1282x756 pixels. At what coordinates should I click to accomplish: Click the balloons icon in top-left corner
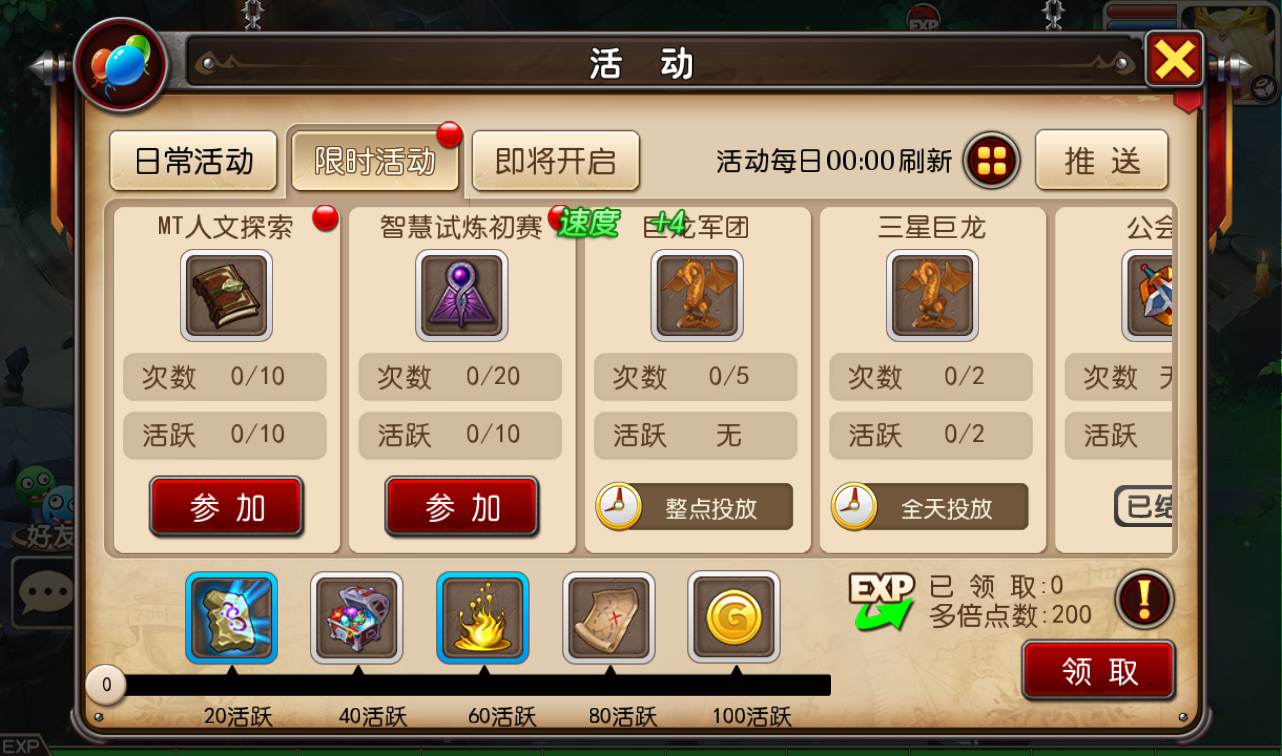(120, 62)
